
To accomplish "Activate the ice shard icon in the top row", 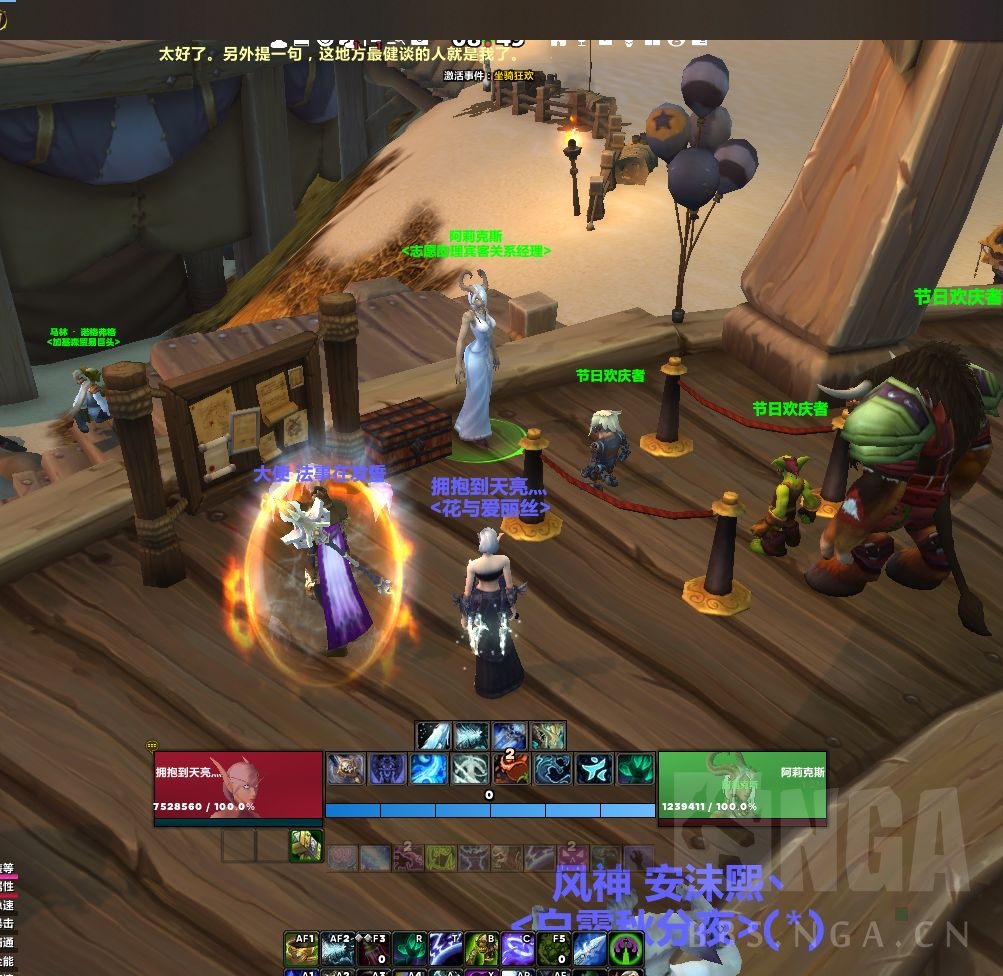I will [434, 736].
